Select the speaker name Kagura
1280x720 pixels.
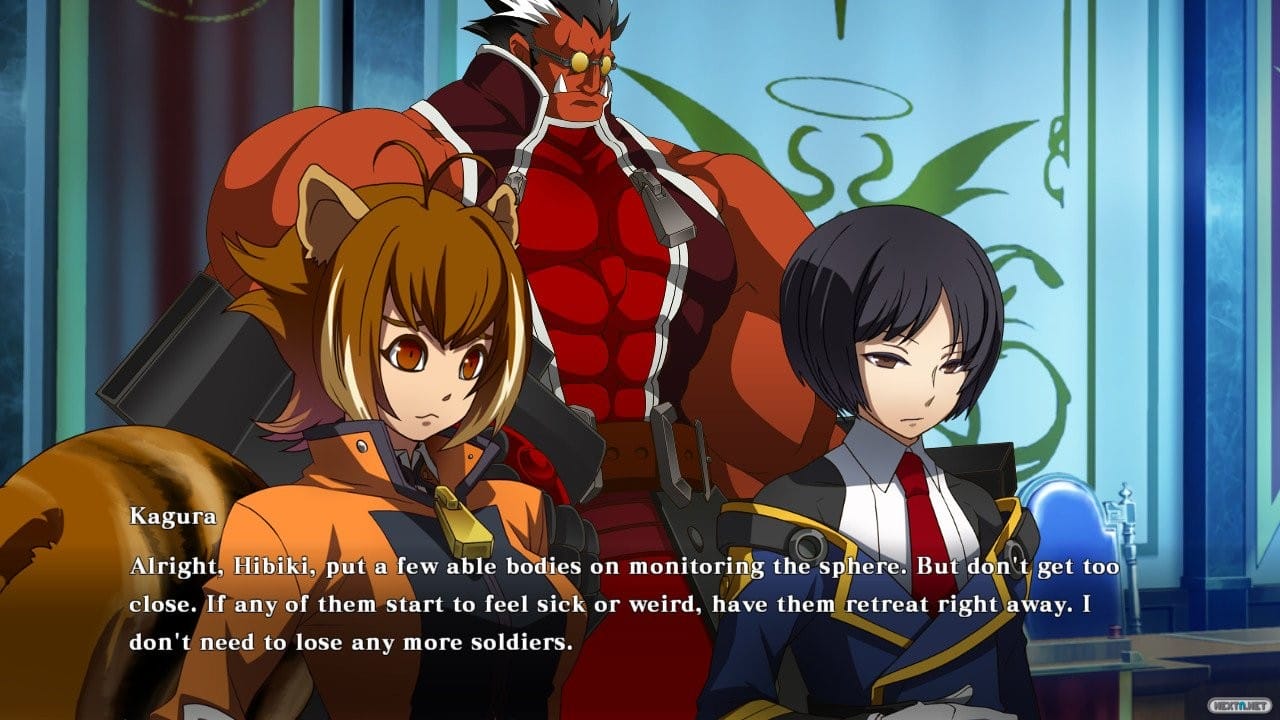tap(173, 516)
